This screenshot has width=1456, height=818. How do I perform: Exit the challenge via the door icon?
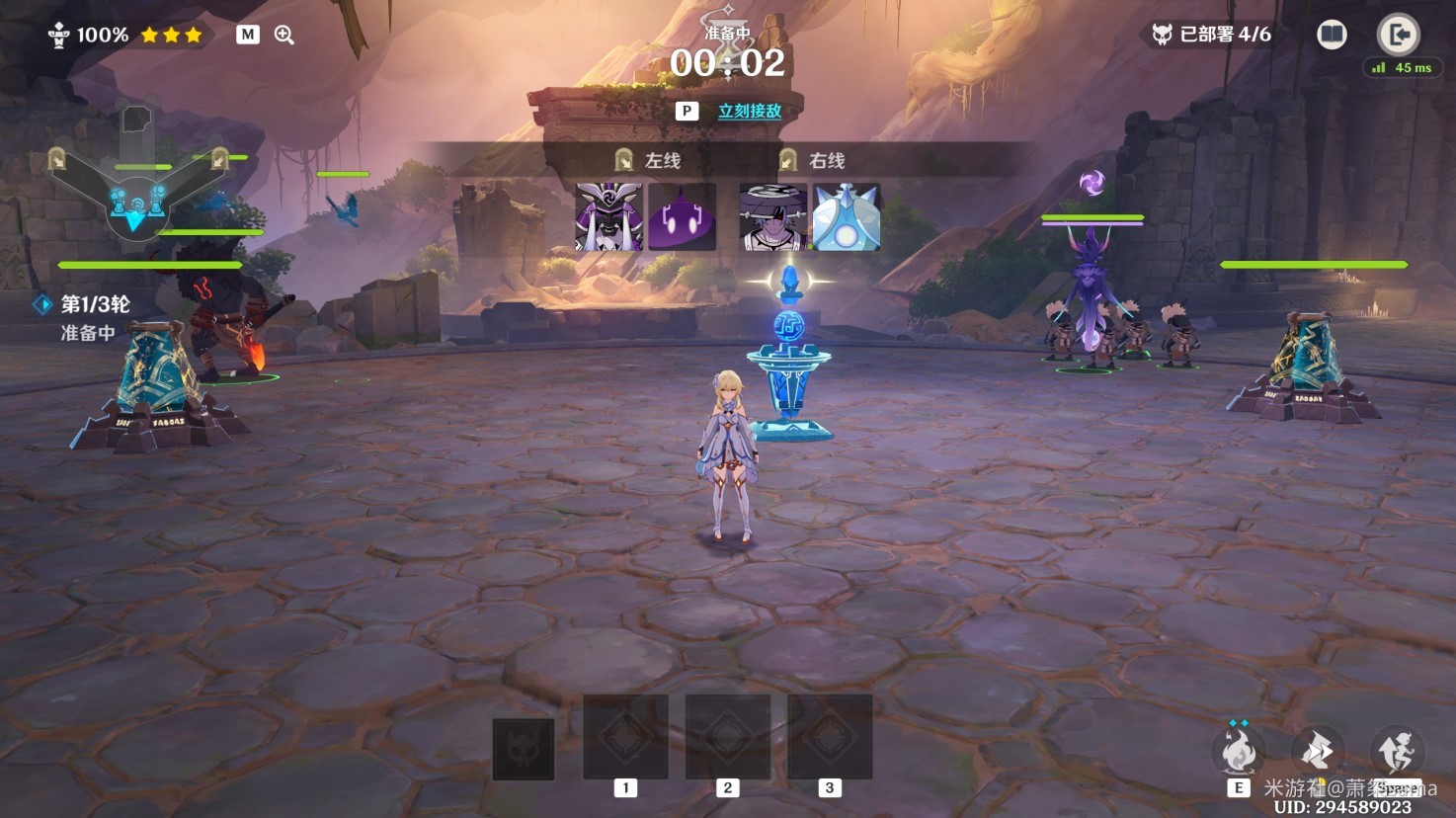(1398, 35)
